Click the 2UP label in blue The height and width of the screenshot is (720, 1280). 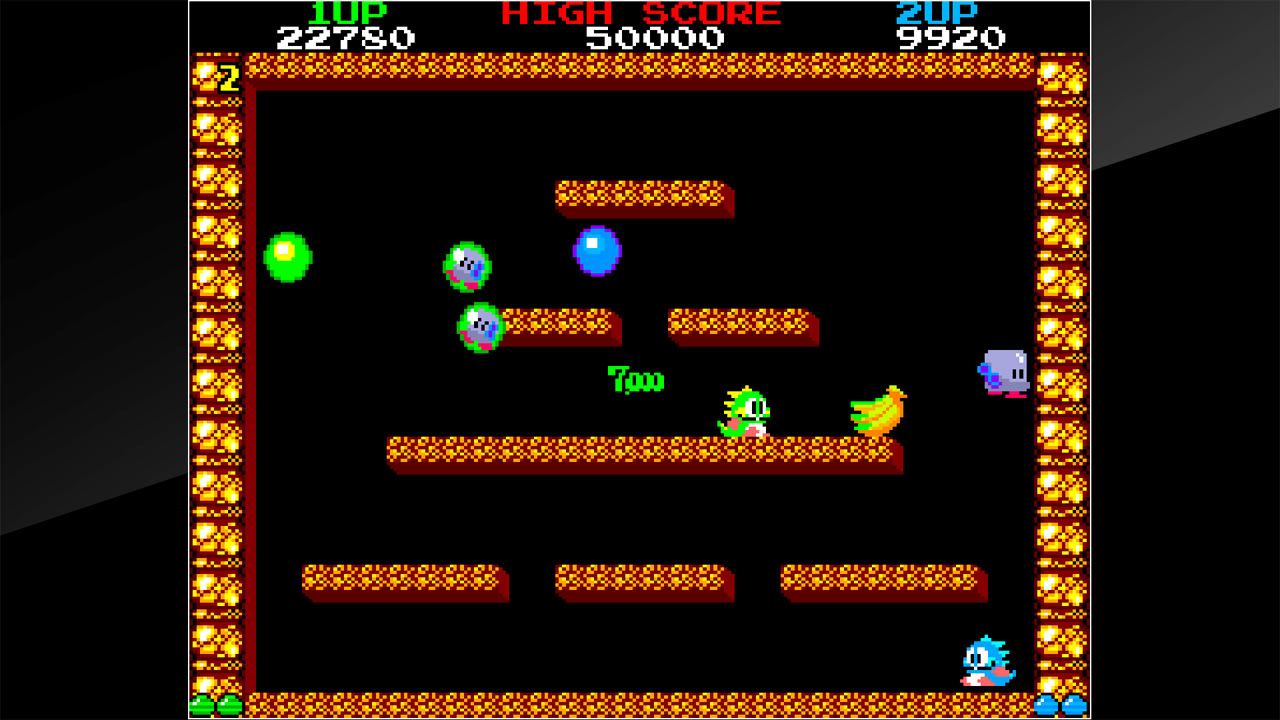938,12
